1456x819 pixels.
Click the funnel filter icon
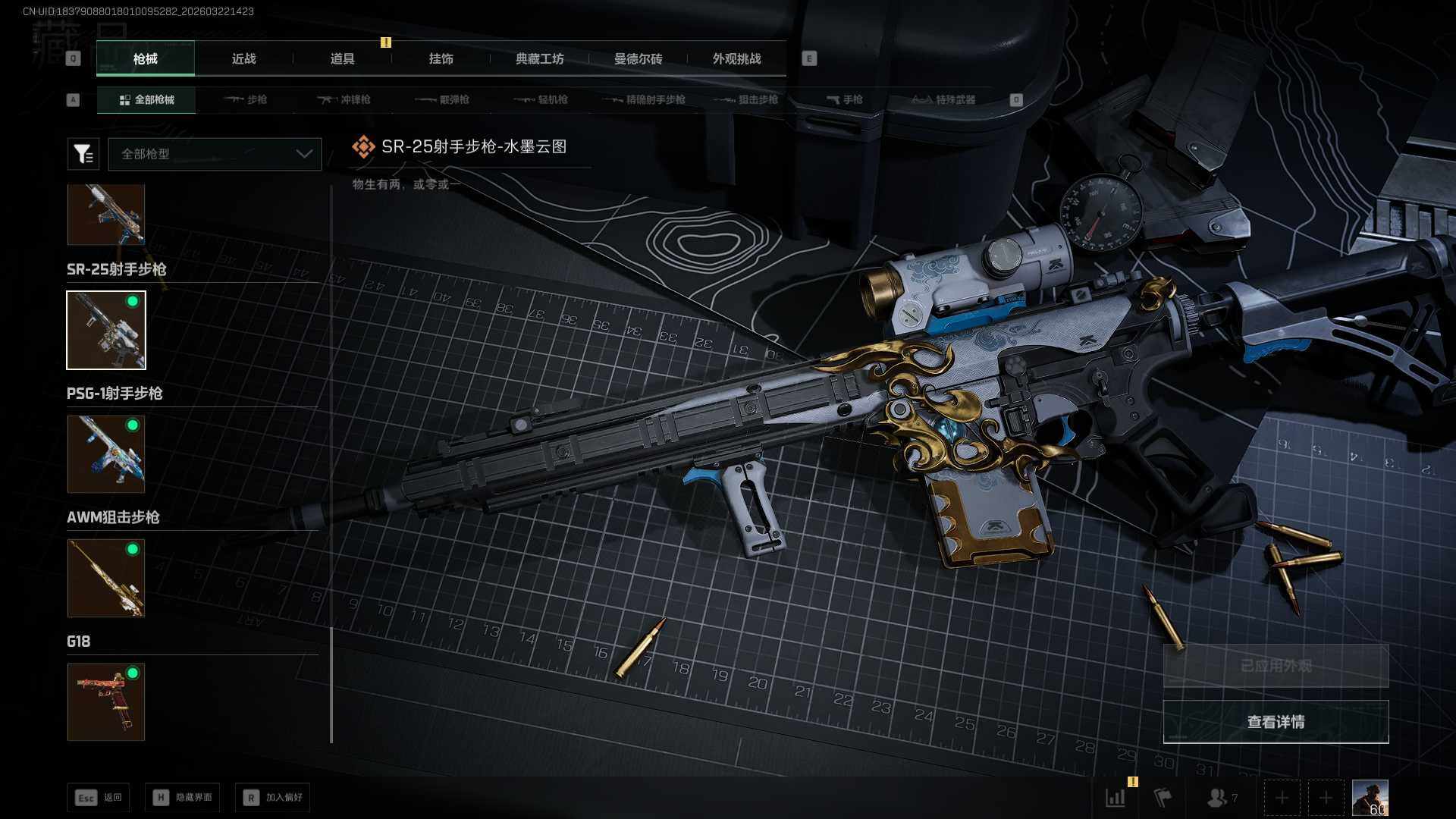point(83,154)
